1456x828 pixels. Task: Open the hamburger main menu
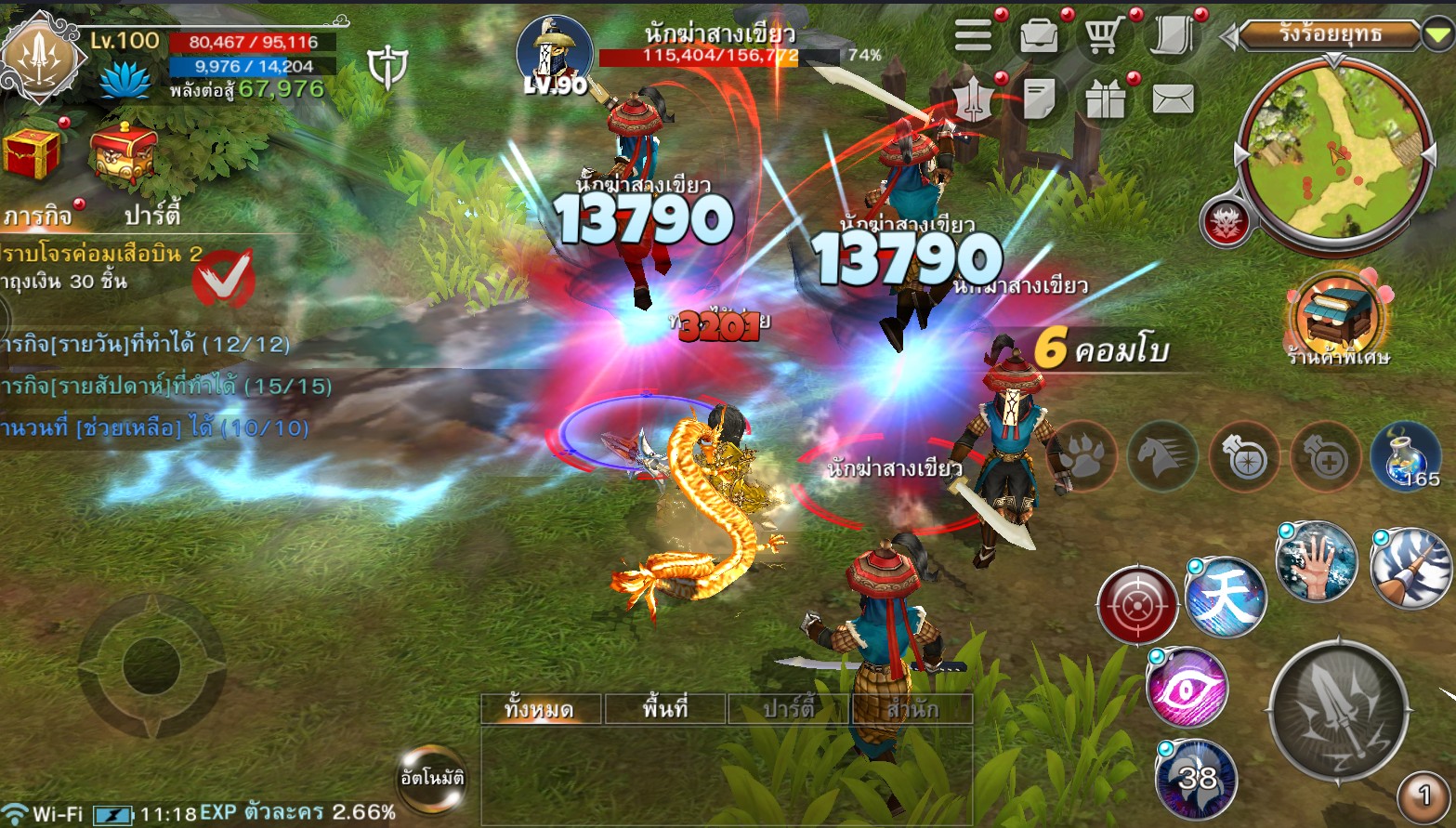coord(973,36)
